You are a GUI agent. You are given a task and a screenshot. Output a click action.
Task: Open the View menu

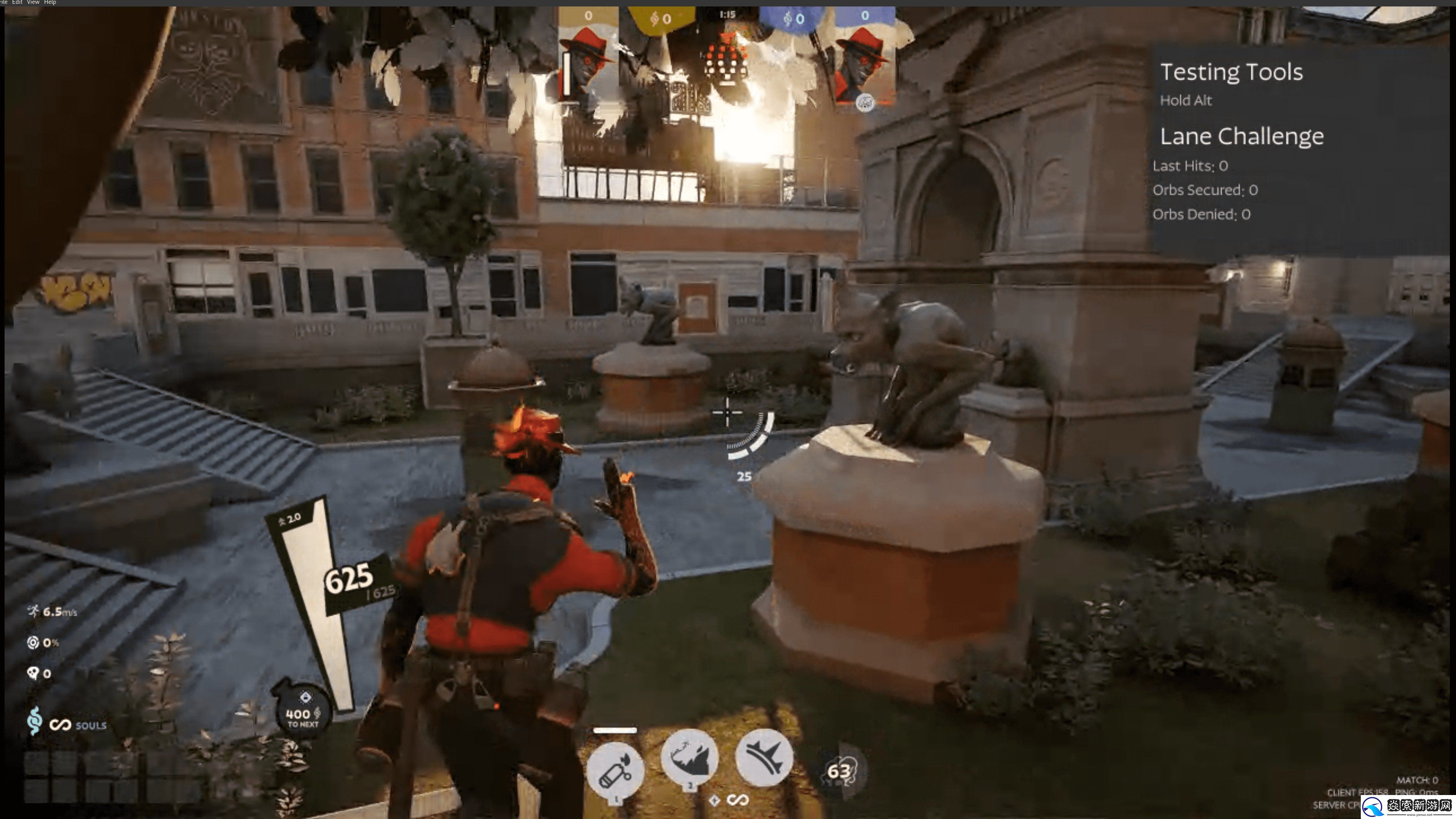34,2
